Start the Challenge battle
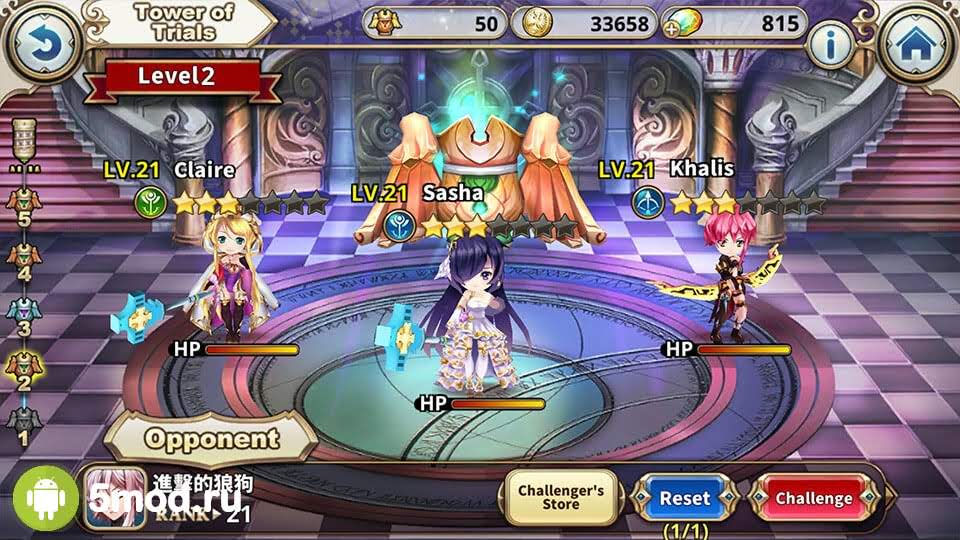This screenshot has height=540, width=960. (814, 498)
